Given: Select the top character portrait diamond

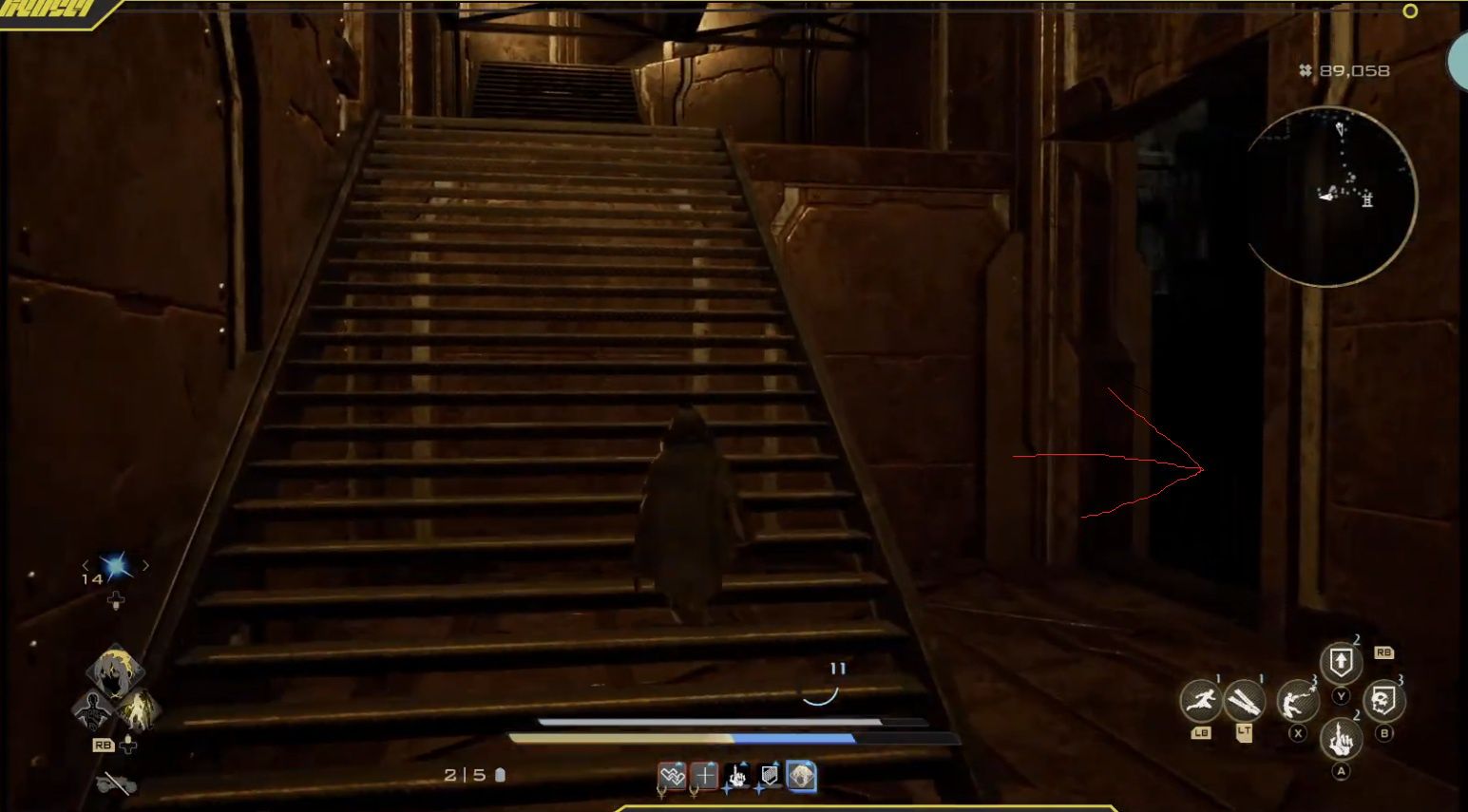Looking at the screenshot, I should click(116, 670).
